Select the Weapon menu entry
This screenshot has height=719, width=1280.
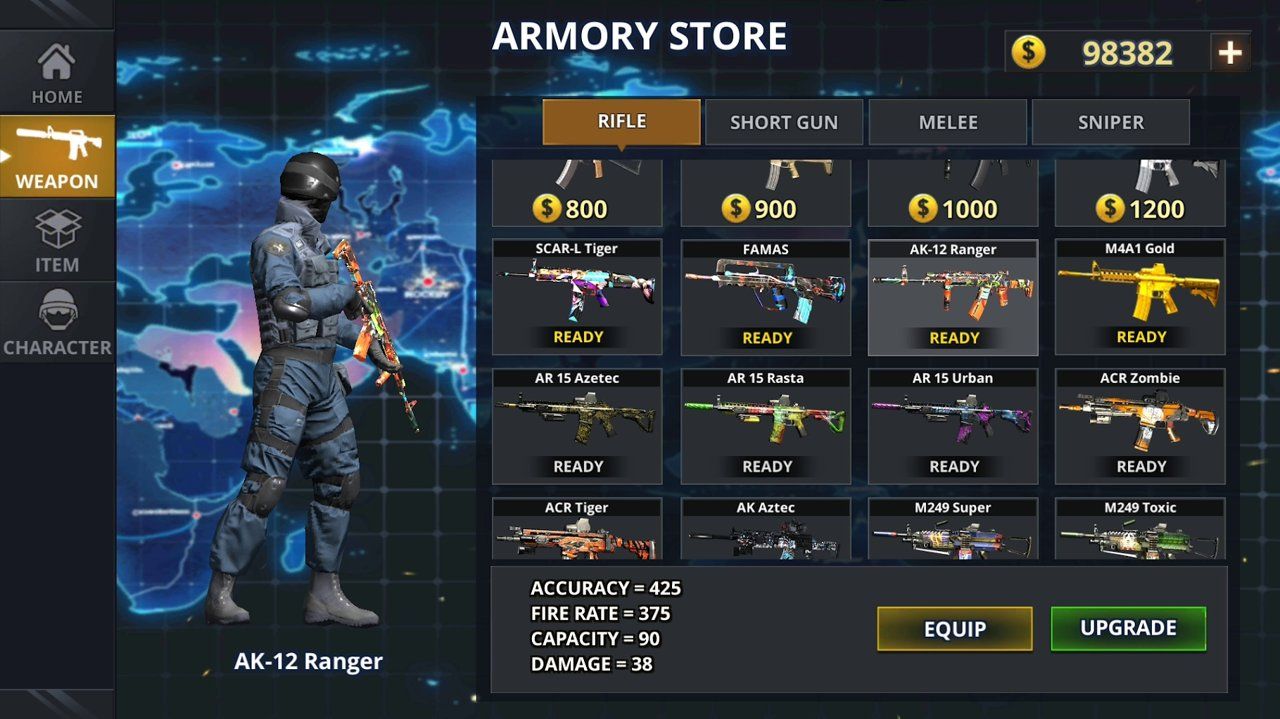[x=57, y=157]
